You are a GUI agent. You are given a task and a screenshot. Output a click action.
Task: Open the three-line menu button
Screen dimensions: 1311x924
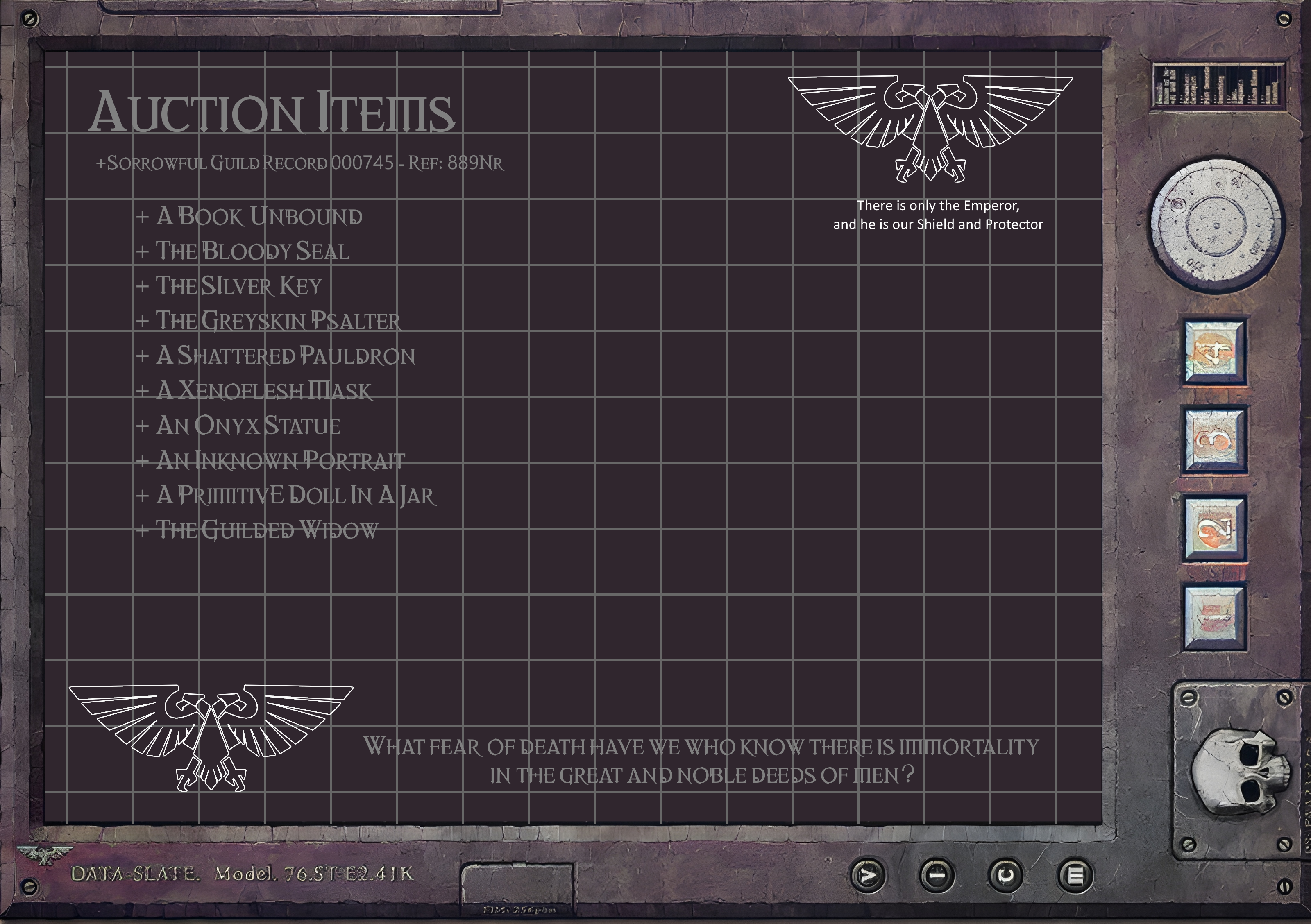pos(1075,875)
